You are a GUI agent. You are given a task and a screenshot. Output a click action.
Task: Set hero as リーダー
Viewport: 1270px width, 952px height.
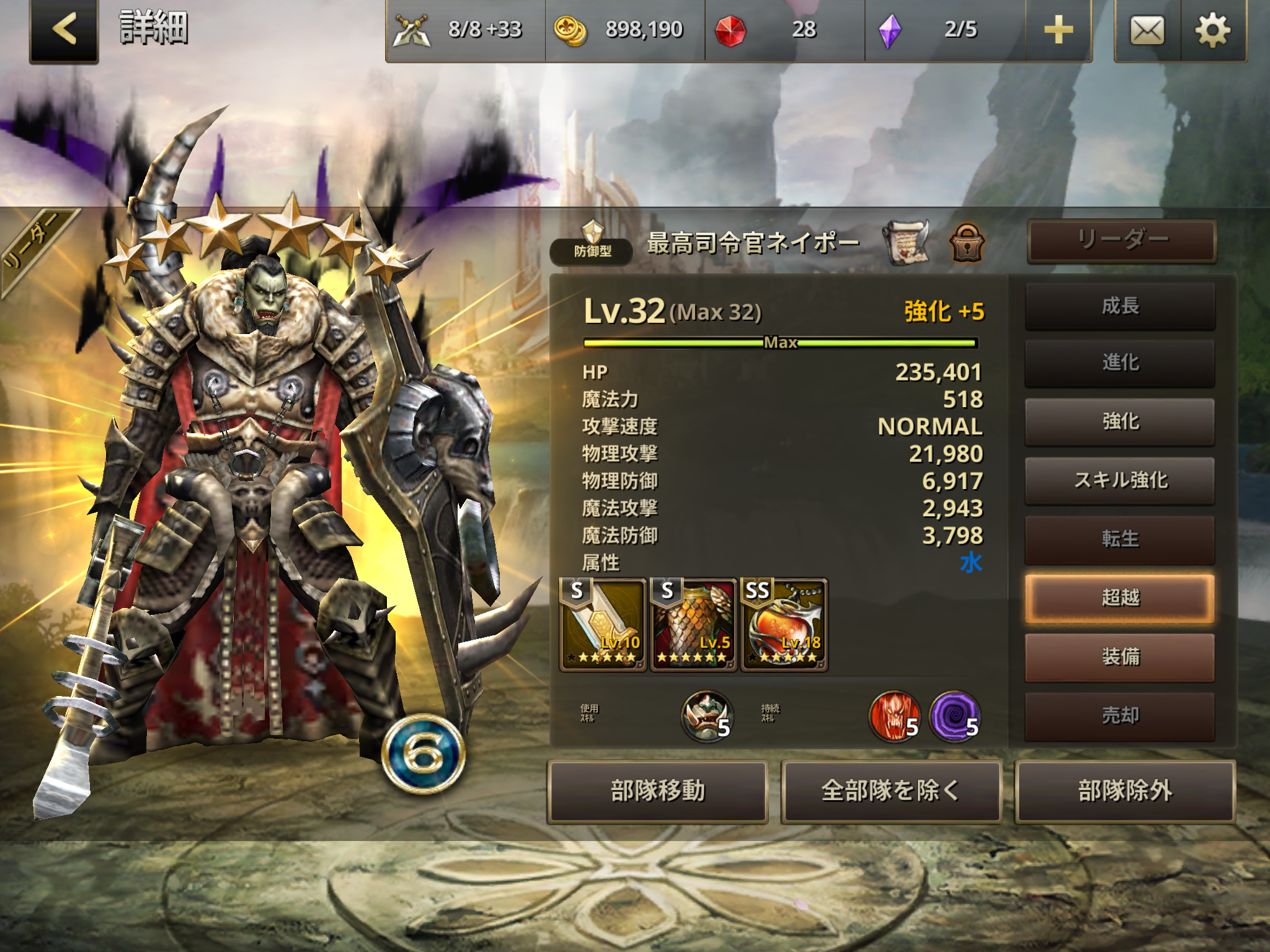click(x=1121, y=240)
